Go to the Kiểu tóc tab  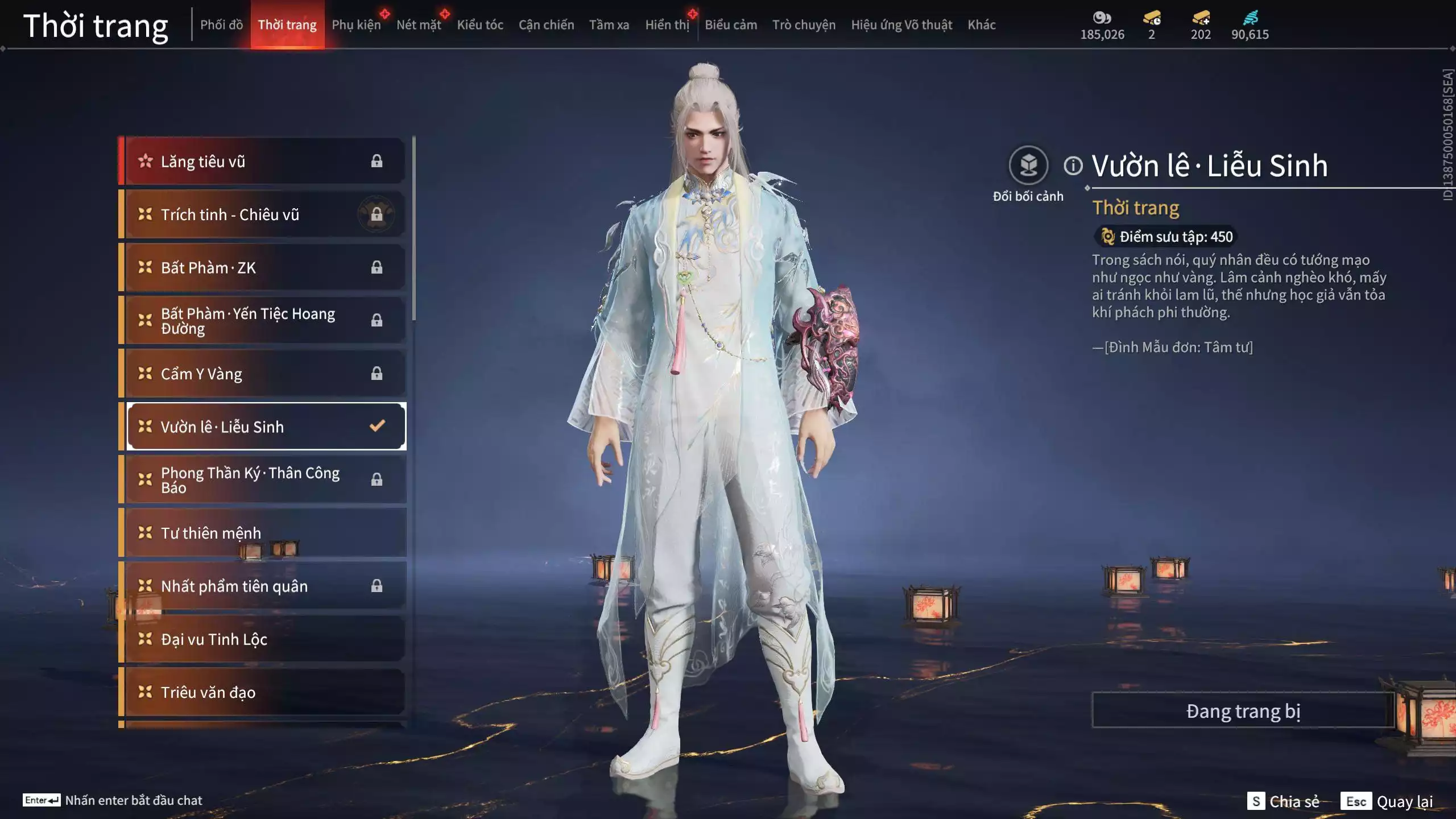coord(480,25)
